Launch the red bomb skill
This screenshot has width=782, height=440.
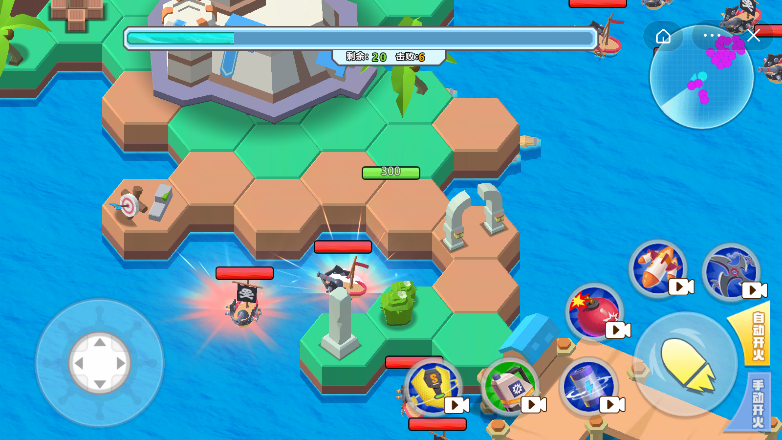(594, 312)
